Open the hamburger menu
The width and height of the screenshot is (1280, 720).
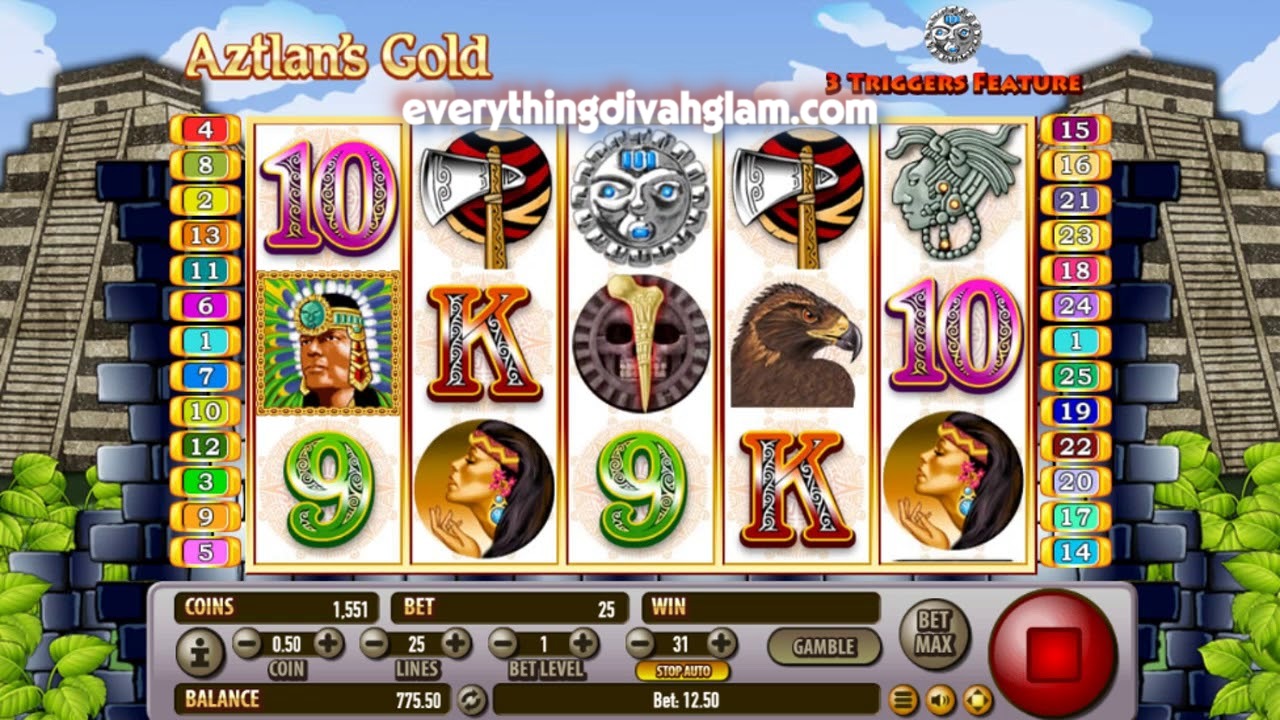tap(903, 699)
